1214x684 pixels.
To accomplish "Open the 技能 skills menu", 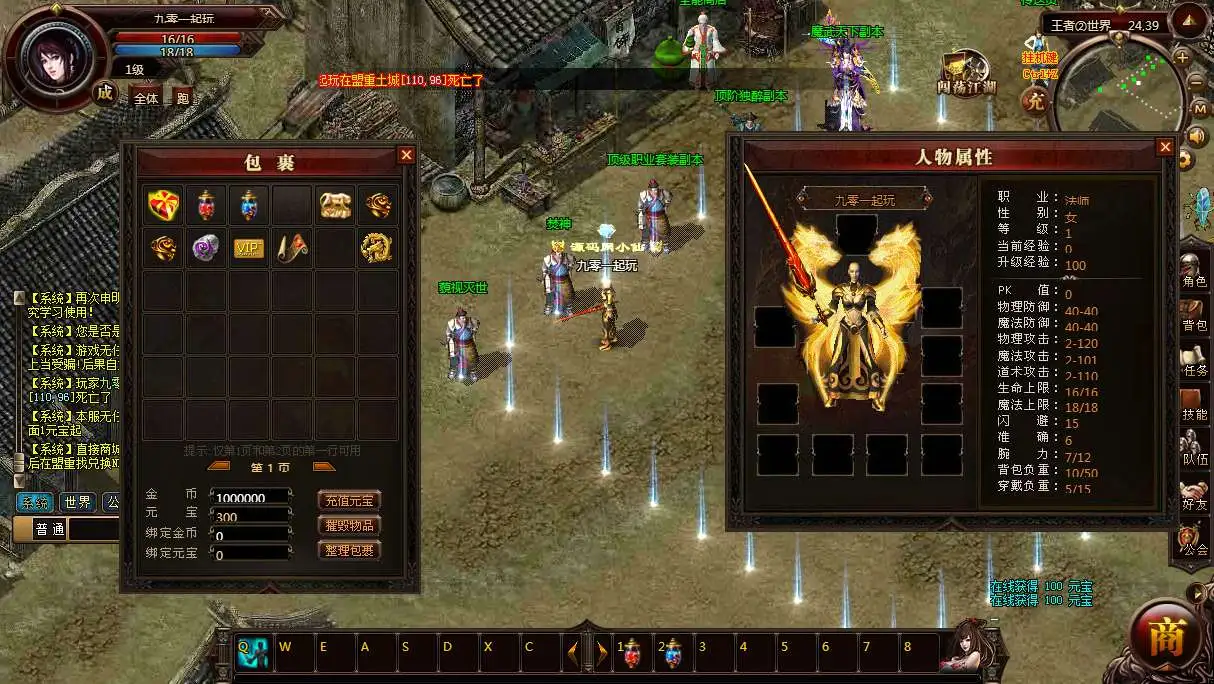I will [x=1194, y=405].
